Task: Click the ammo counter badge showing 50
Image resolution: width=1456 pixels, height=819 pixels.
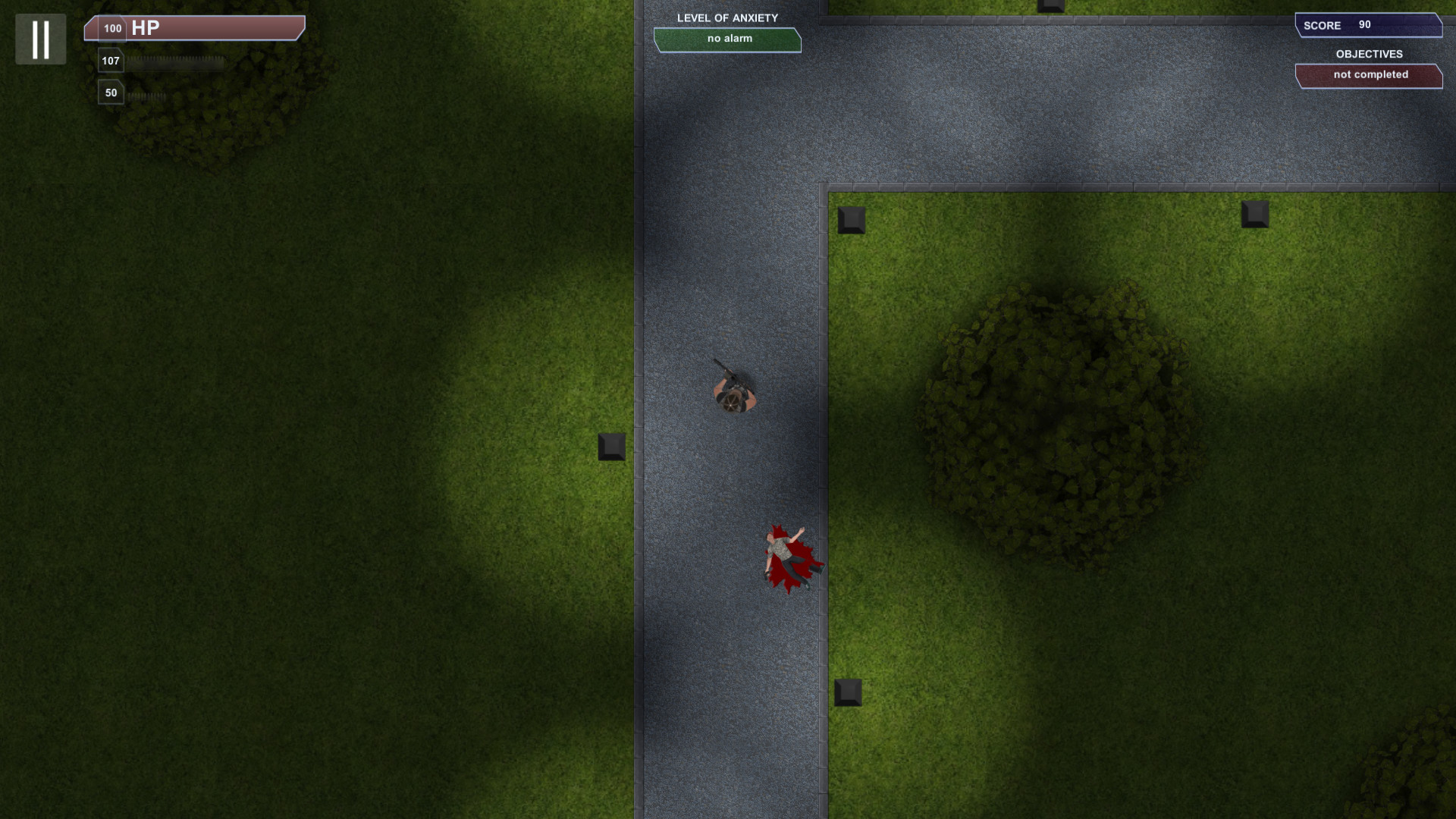Action: (111, 92)
